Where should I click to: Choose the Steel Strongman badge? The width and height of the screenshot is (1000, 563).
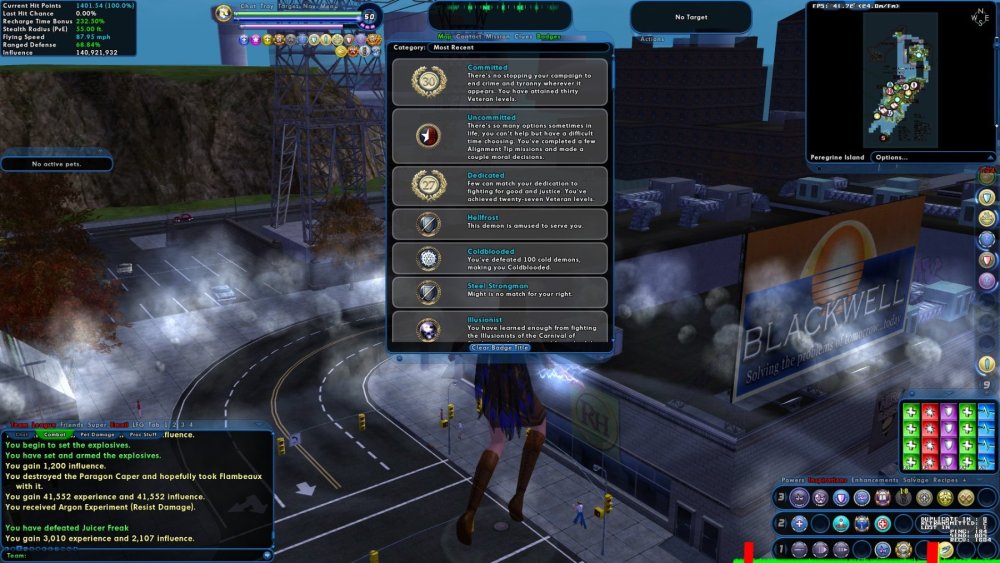click(499, 292)
